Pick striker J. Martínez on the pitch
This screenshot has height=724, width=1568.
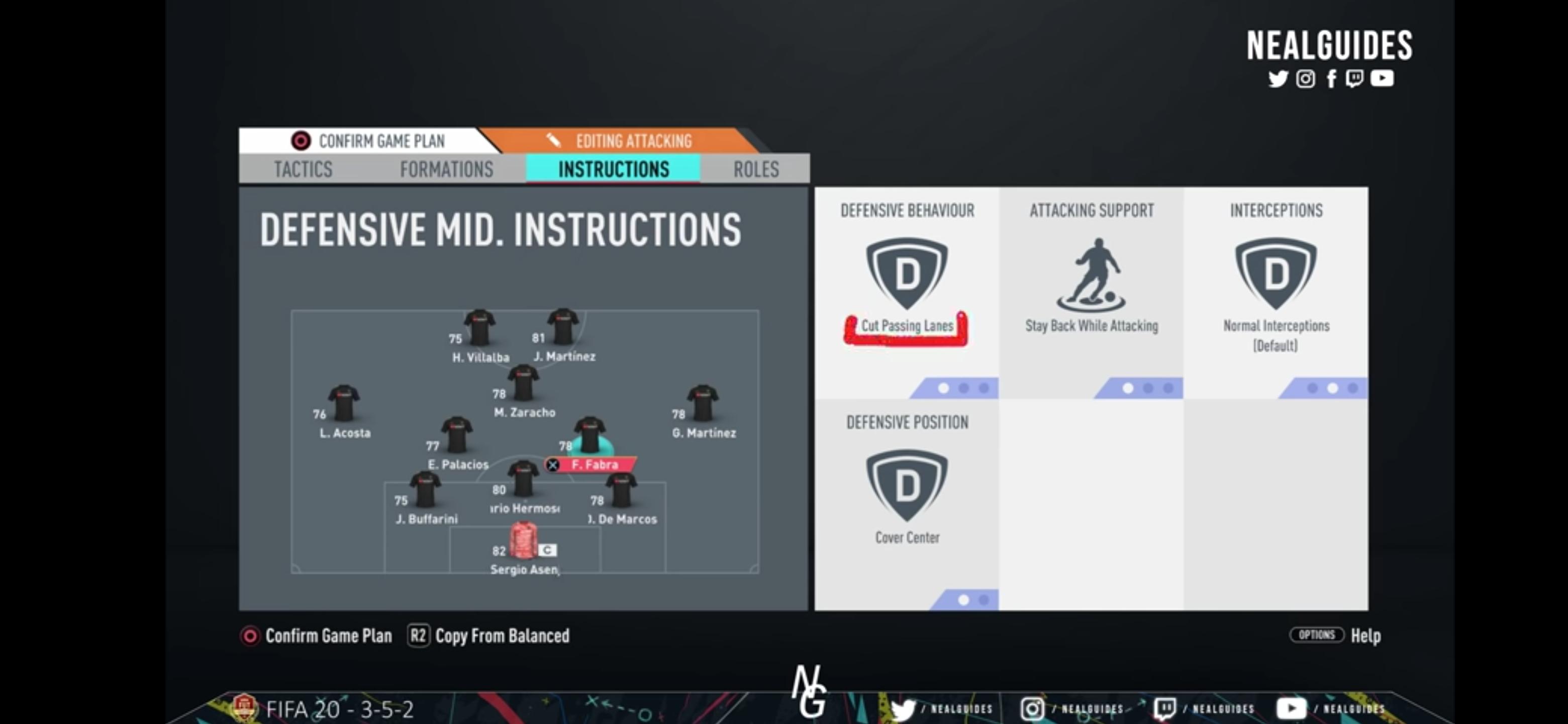563,328
